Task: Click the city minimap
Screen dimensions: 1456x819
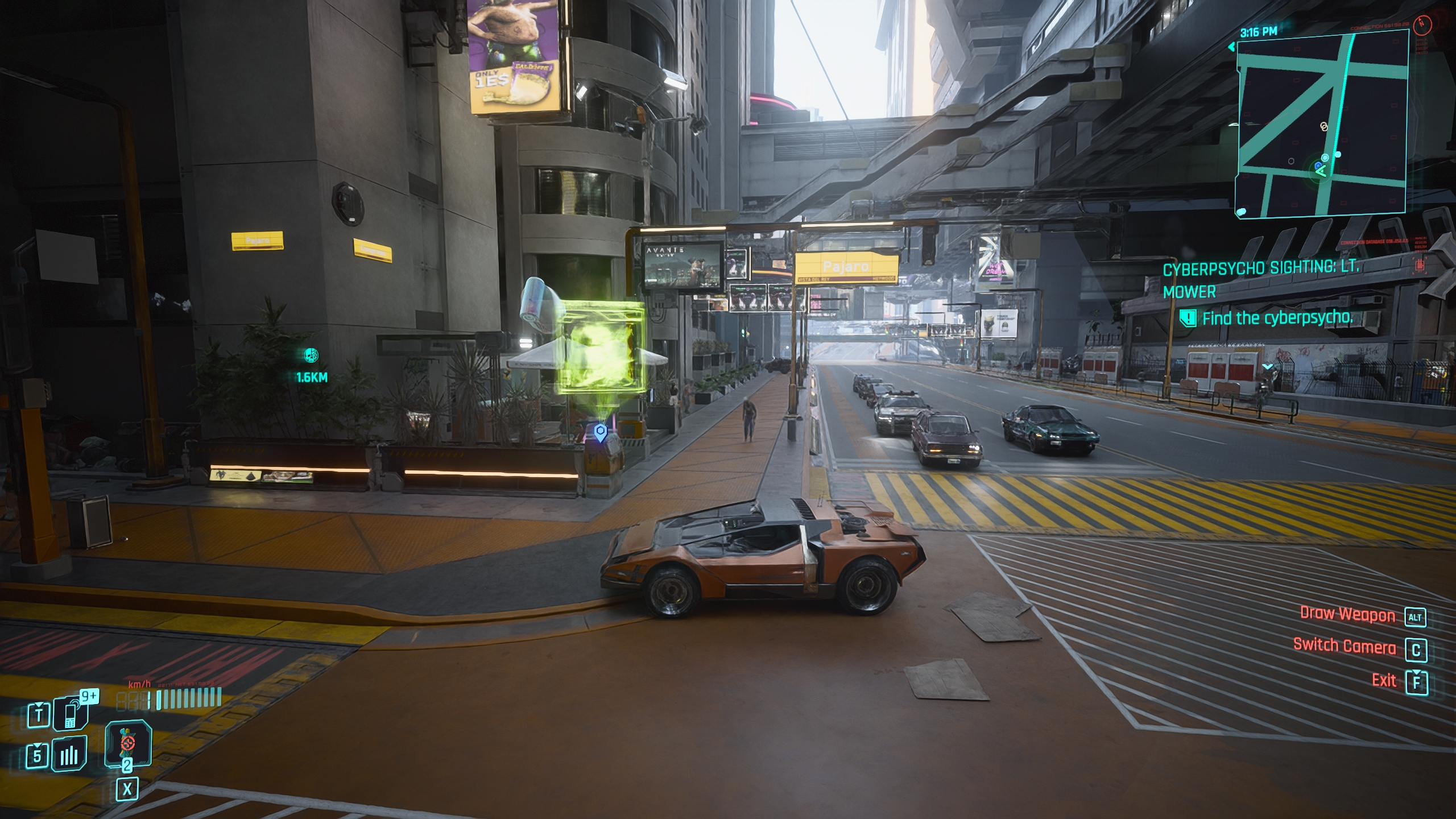Action: tap(1321, 123)
